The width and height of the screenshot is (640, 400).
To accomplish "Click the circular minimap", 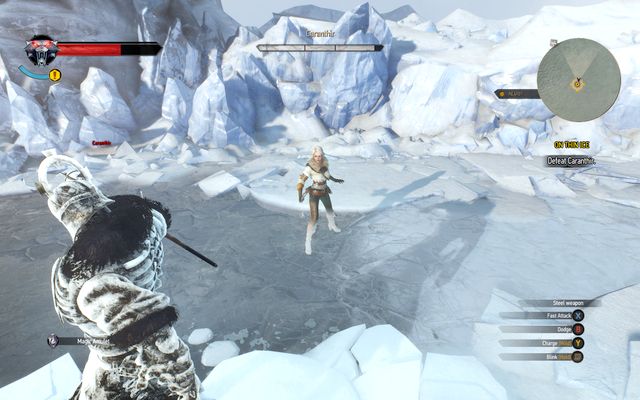I will (x=578, y=80).
